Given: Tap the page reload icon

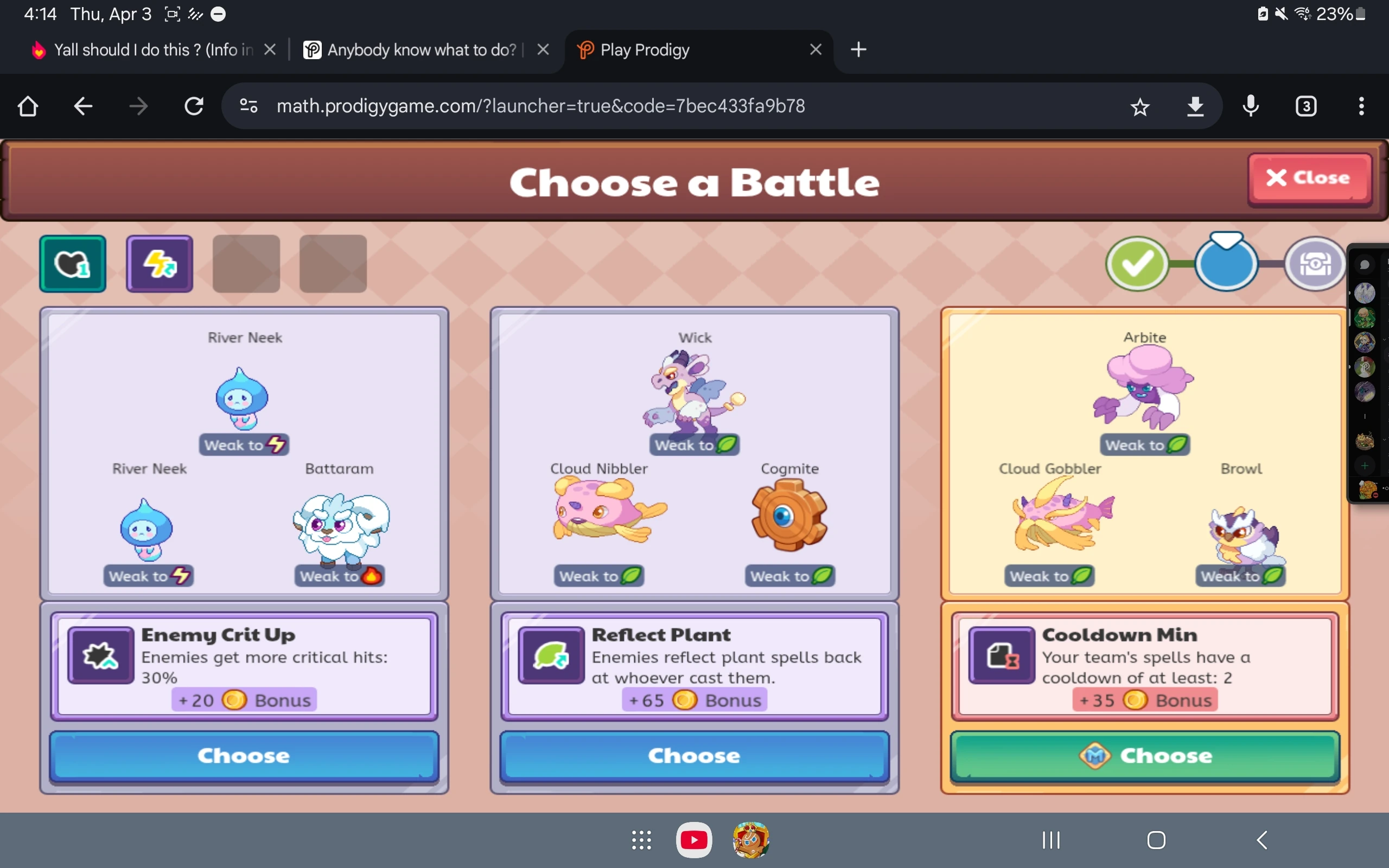Looking at the screenshot, I should coord(193,106).
